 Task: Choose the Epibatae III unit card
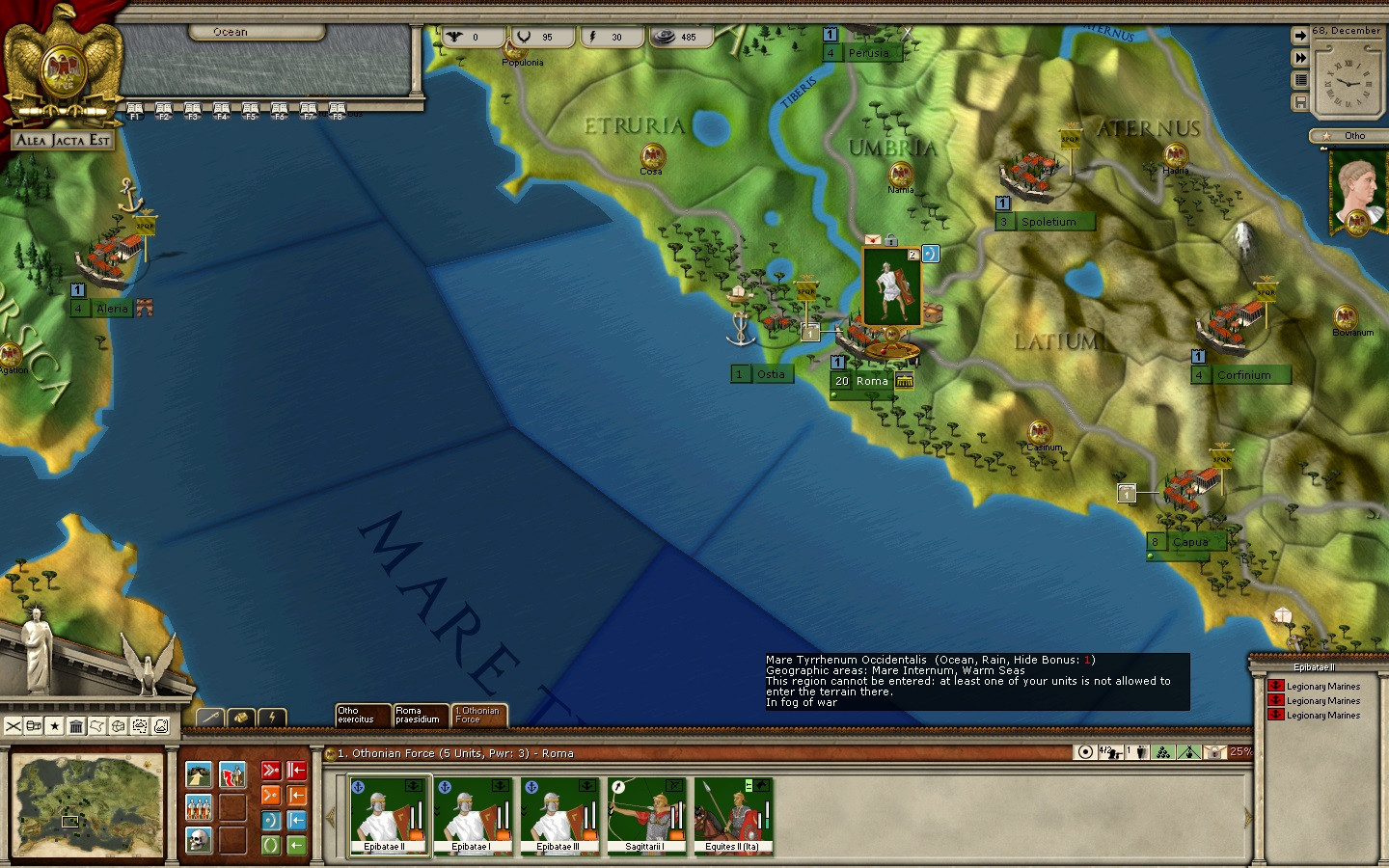(560, 816)
